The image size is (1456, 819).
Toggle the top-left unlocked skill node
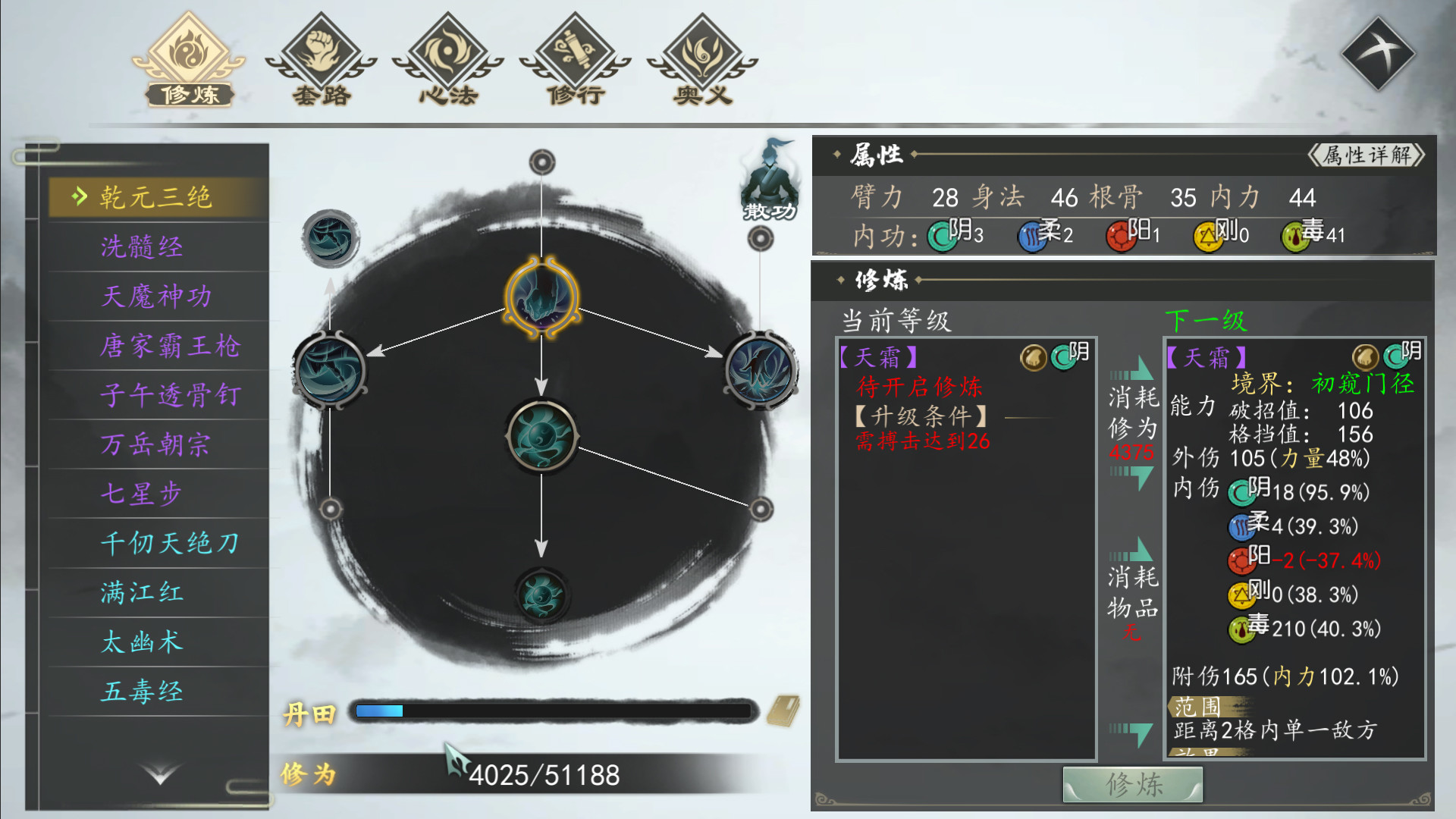[331, 237]
